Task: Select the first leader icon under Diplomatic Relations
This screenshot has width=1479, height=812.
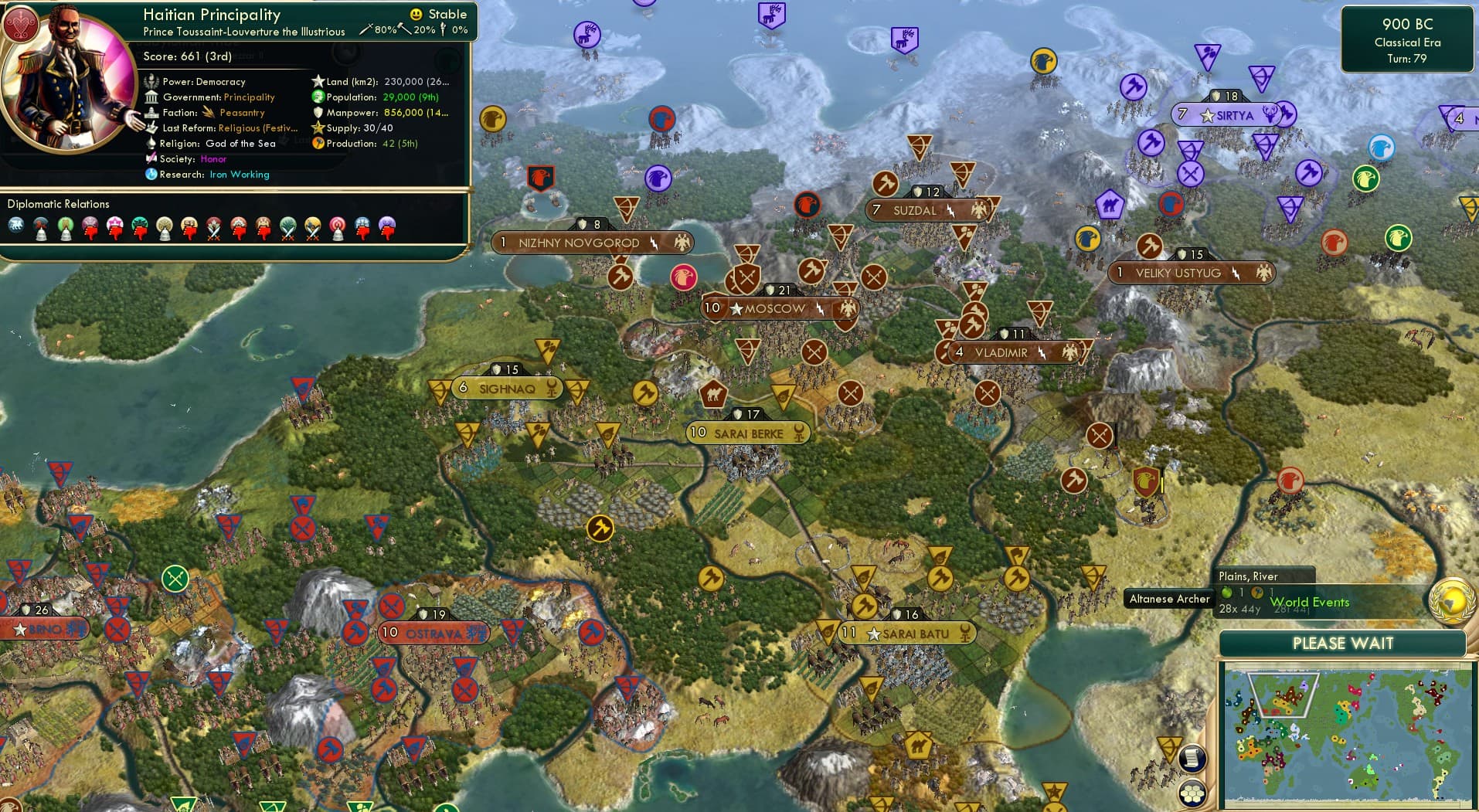Action: [x=15, y=226]
